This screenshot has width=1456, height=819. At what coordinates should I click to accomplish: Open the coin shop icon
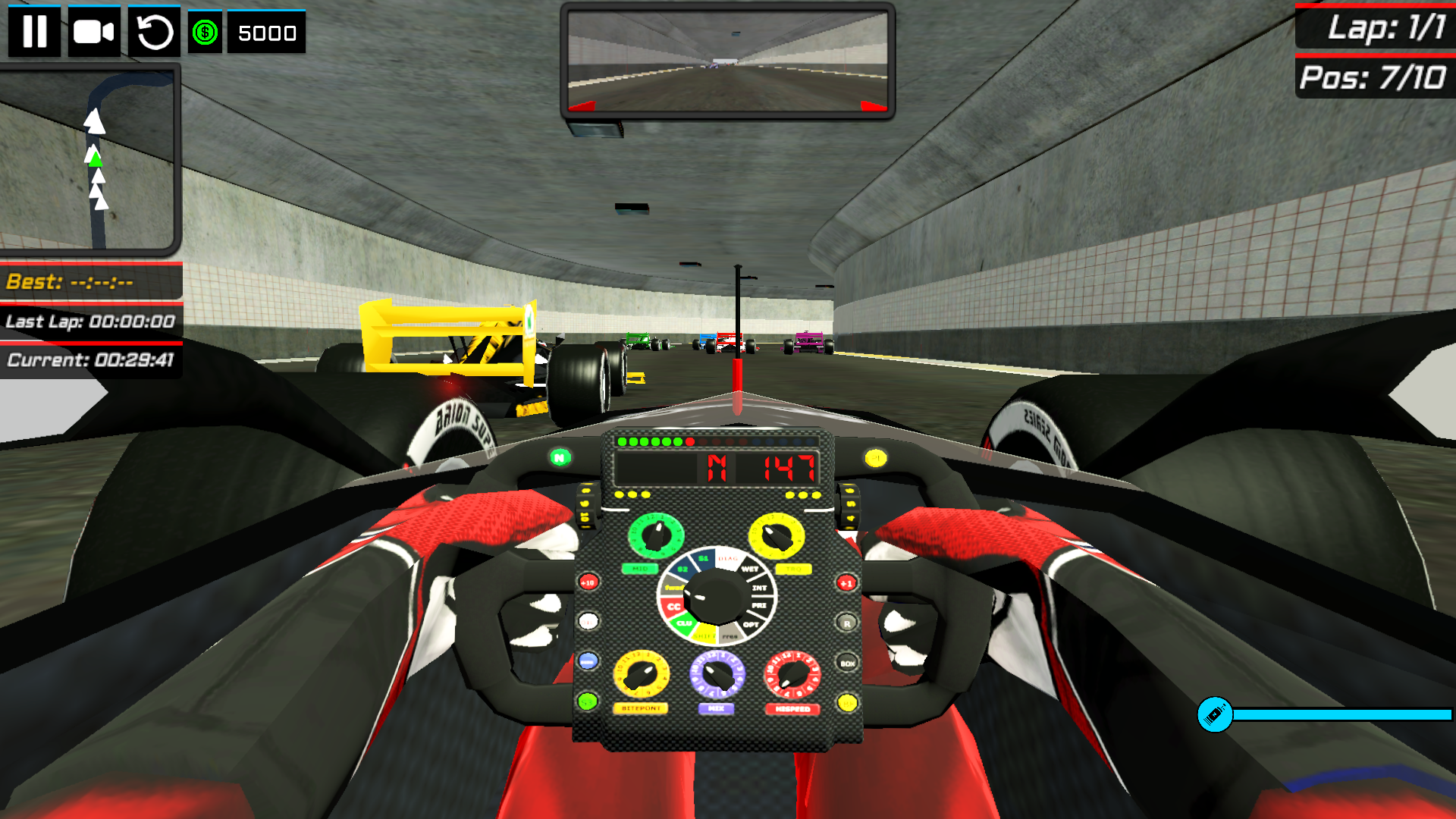[x=203, y=33]
